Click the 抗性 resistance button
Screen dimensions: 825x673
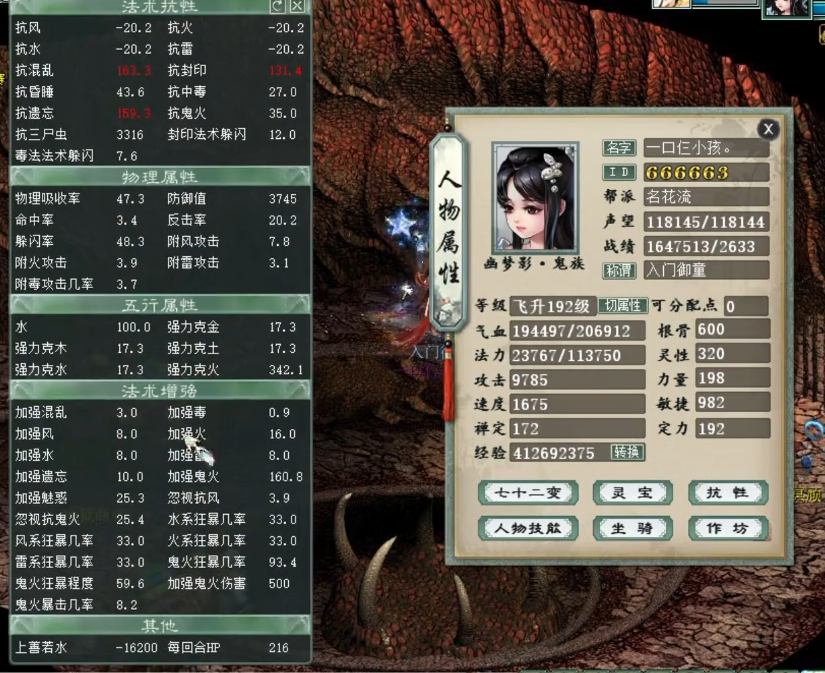pos(727,493)
